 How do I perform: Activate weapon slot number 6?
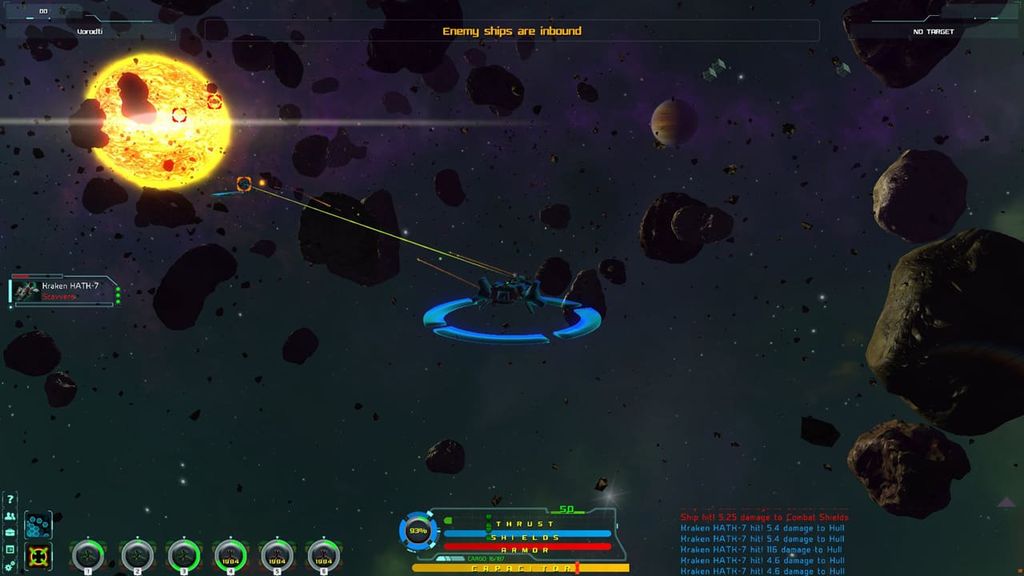coord(324,555)
